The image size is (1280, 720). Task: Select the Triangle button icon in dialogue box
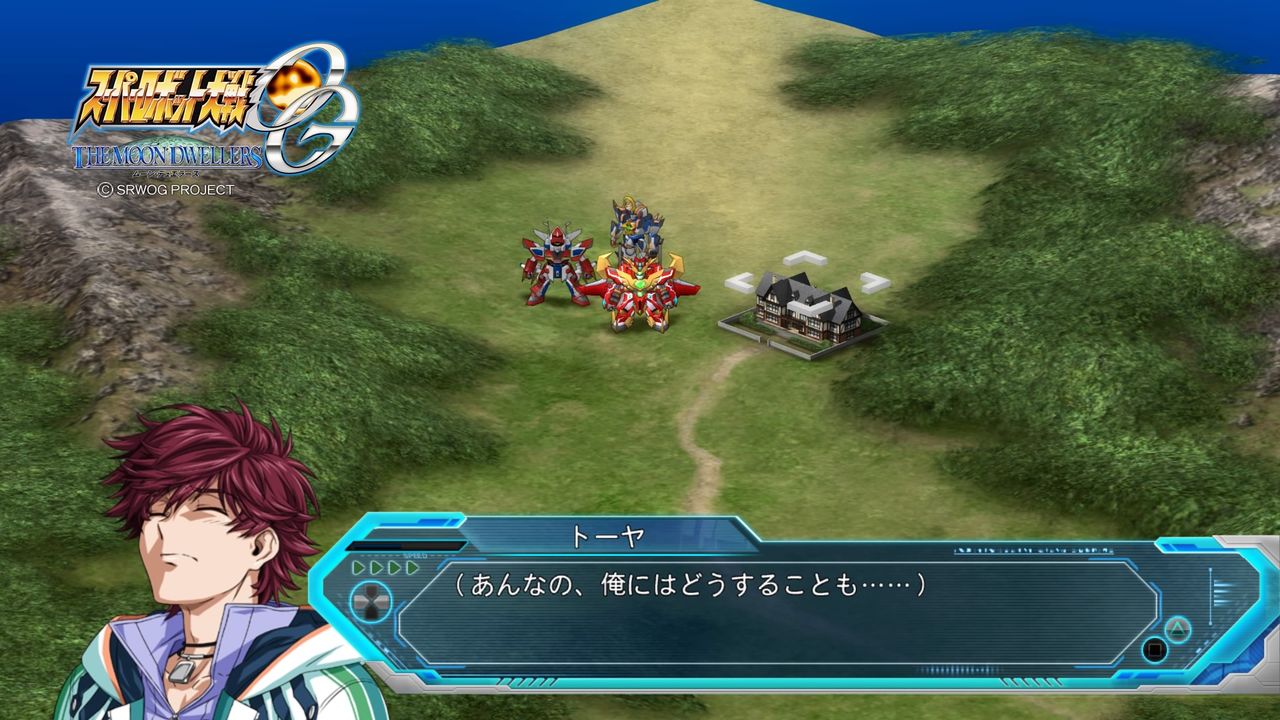point(1177,628)
